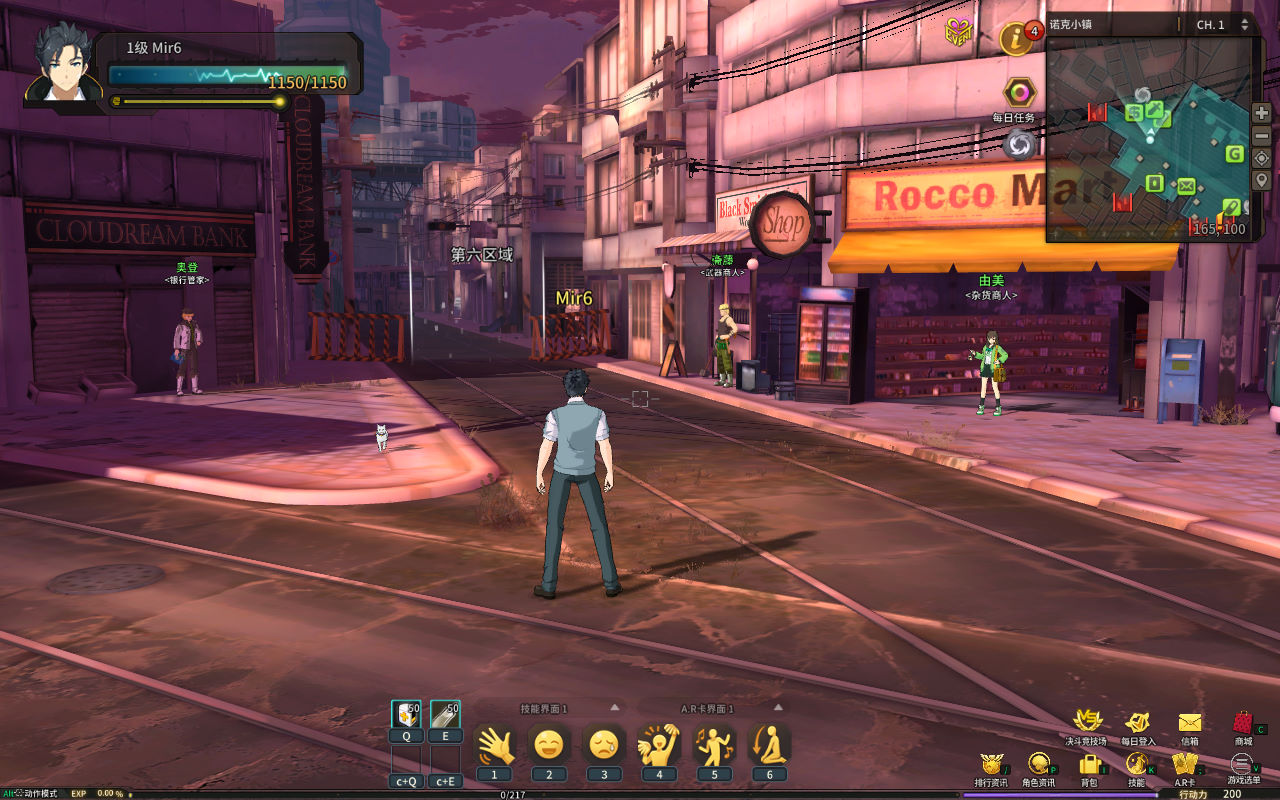1280x800 pixels.
Task: Open the A.R card menu
Action: pos(1185,764)
